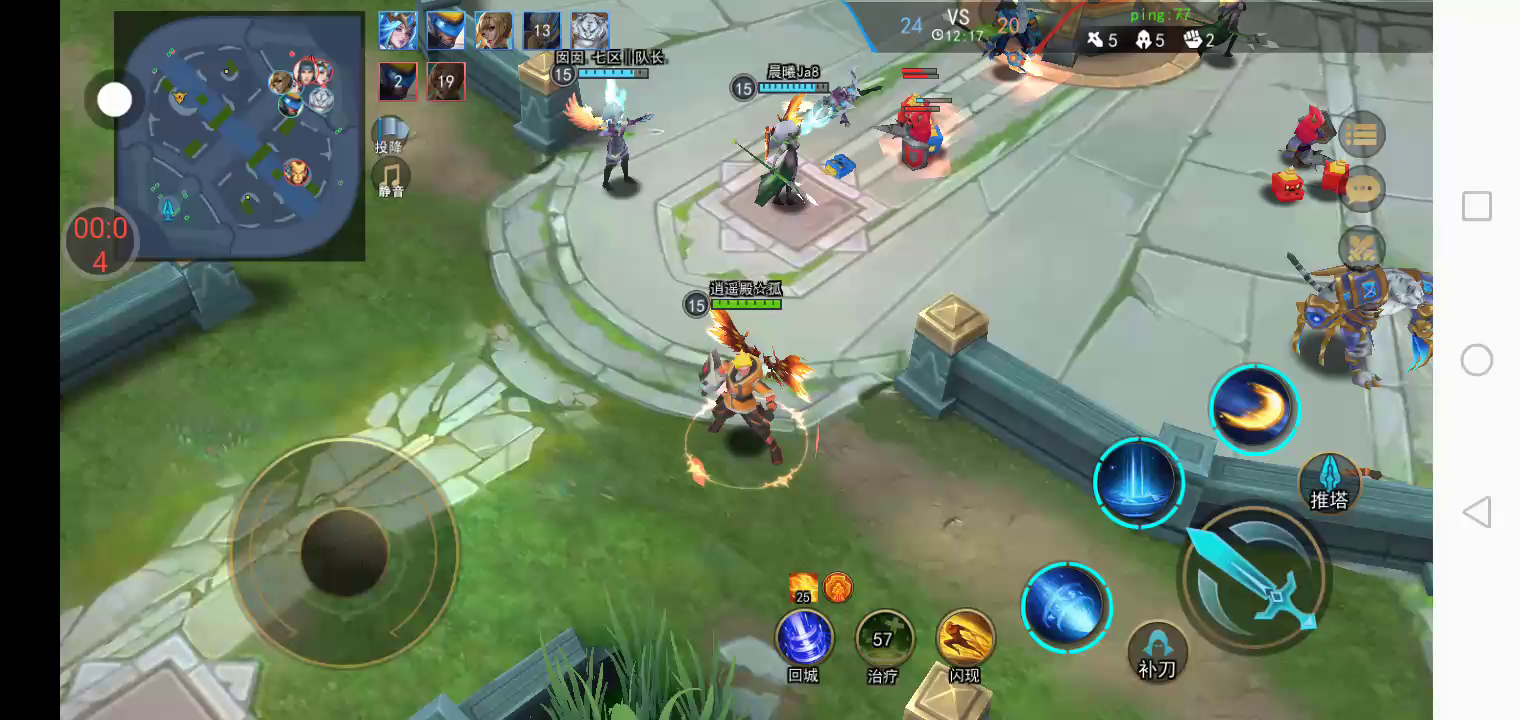The height and width of the screenshot is (720, 1520).
Task: Tap the battlefield minimap
Action: (x=239, y=135)
